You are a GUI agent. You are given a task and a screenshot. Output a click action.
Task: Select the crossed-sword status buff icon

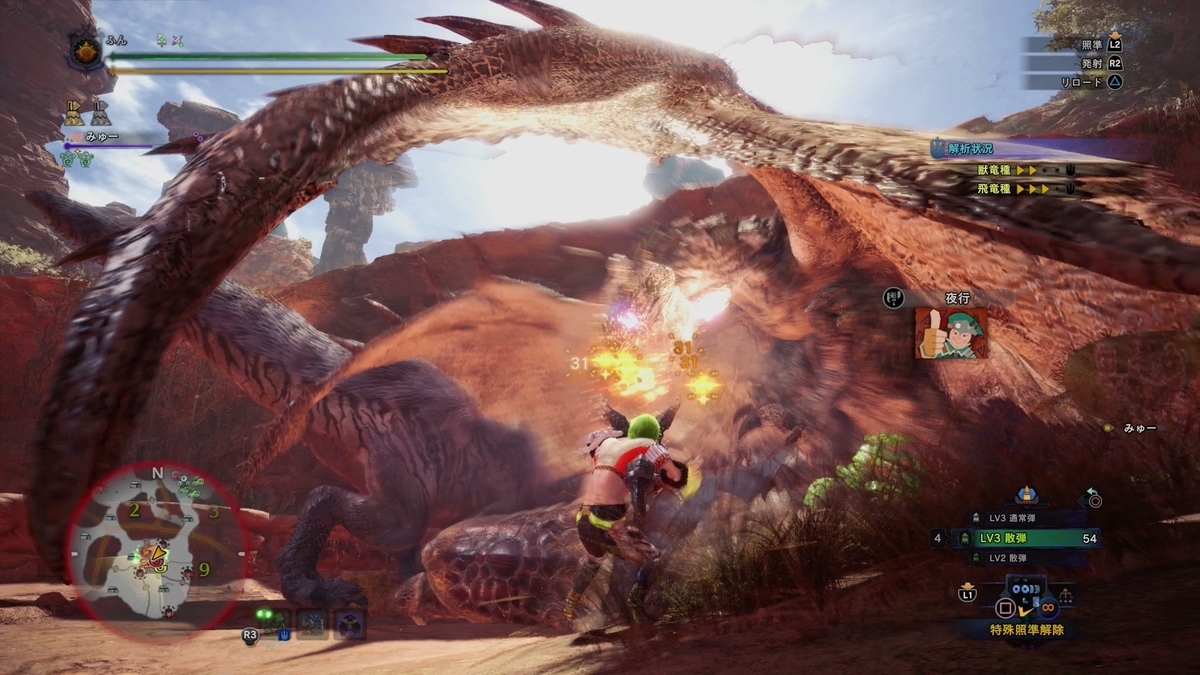(x=178, y=41)
